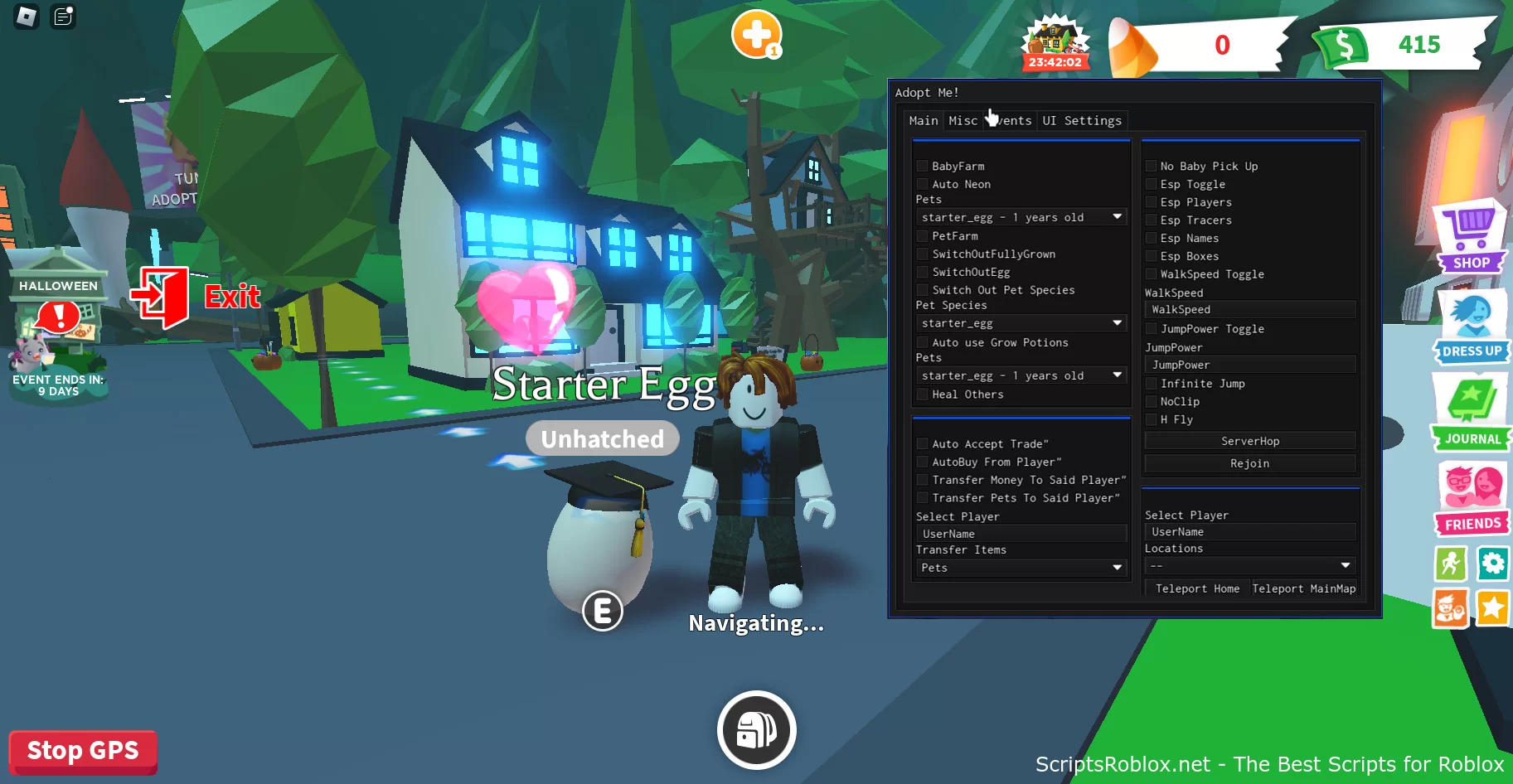The width and height of the screenshot is (1513, 784).
Task: Select the star favorites icon
Action: click(1492, 608)
